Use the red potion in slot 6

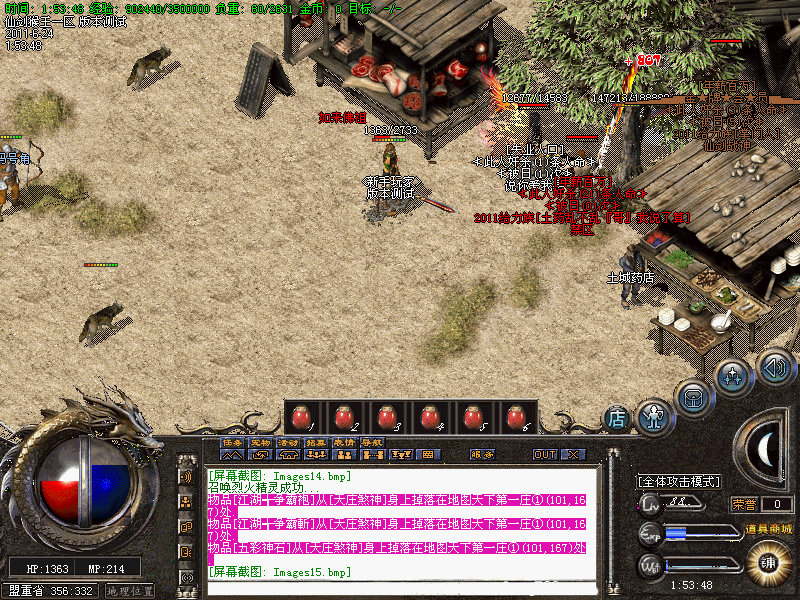point(515,418)
